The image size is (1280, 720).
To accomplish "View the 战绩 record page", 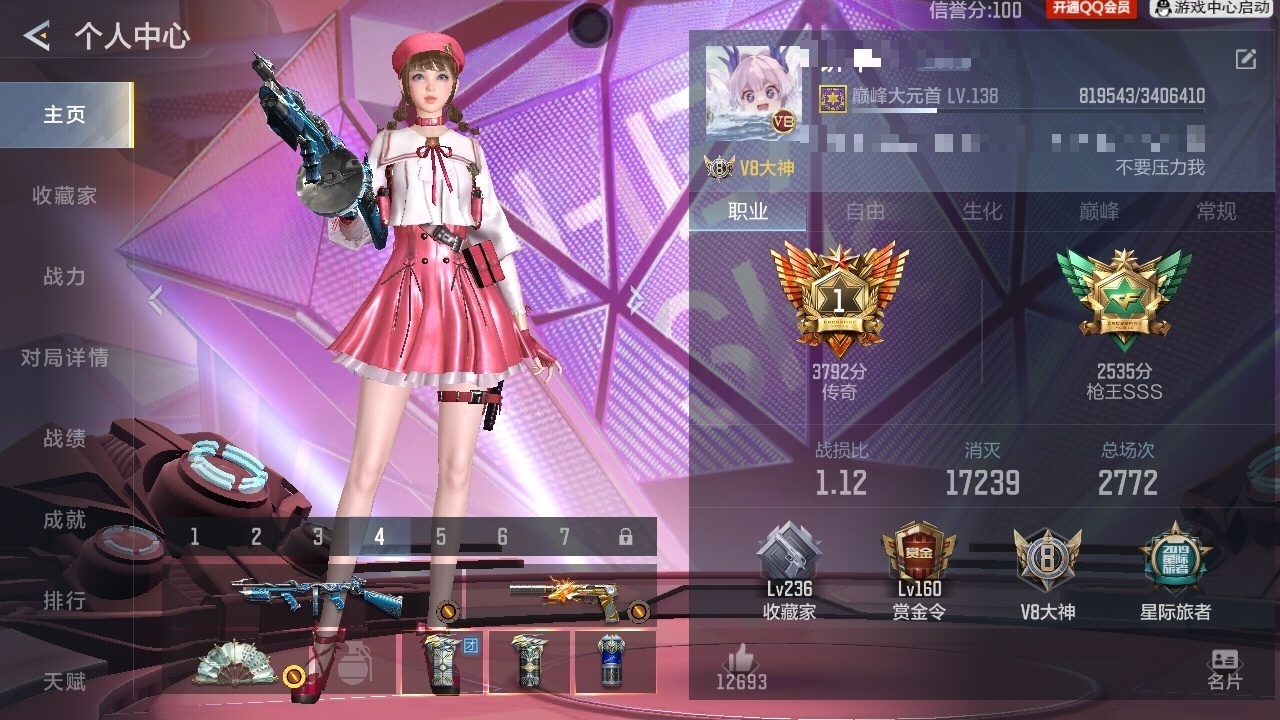I will pyautogui.click(x=65, y=439).
